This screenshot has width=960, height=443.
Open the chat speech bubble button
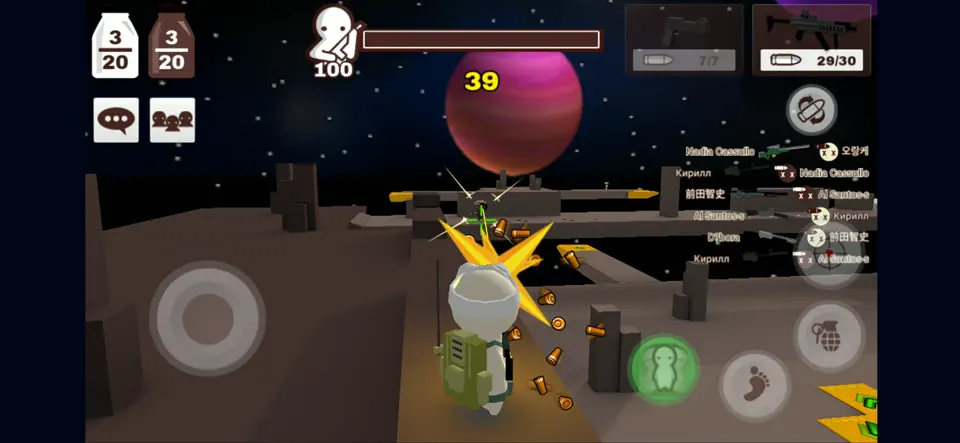point(116,120)
